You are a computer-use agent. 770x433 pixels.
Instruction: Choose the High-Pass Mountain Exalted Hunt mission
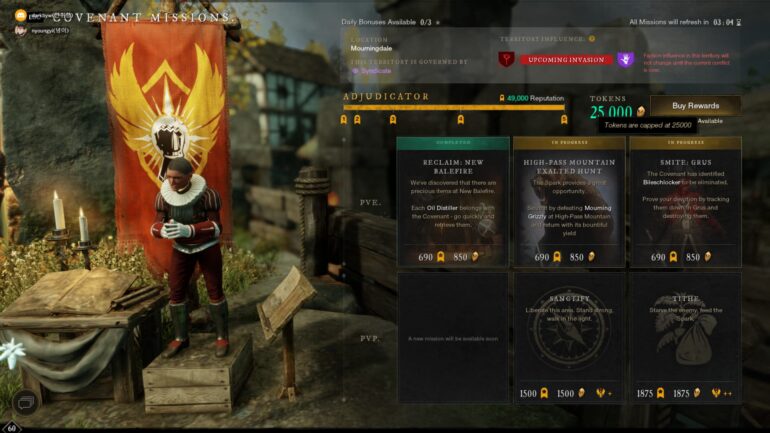[x=570, y=202]
